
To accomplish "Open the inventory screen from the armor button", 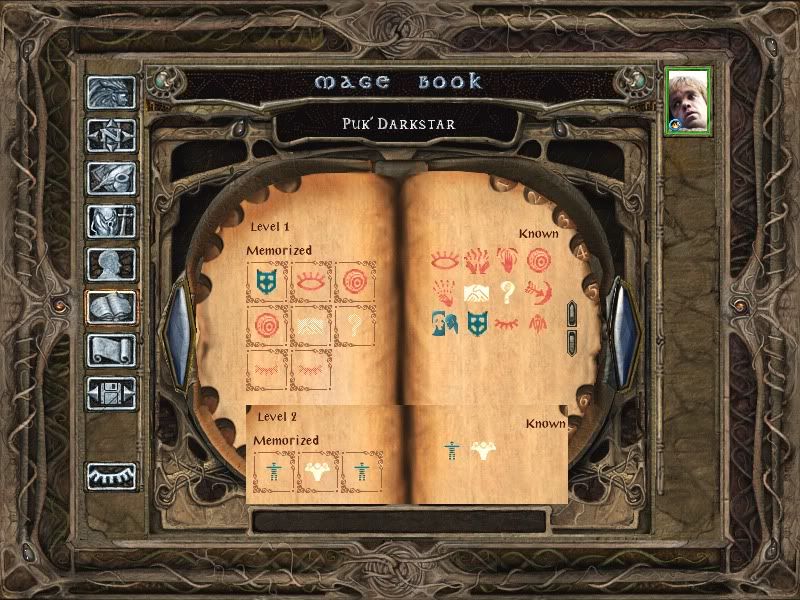I will (111, 220).
